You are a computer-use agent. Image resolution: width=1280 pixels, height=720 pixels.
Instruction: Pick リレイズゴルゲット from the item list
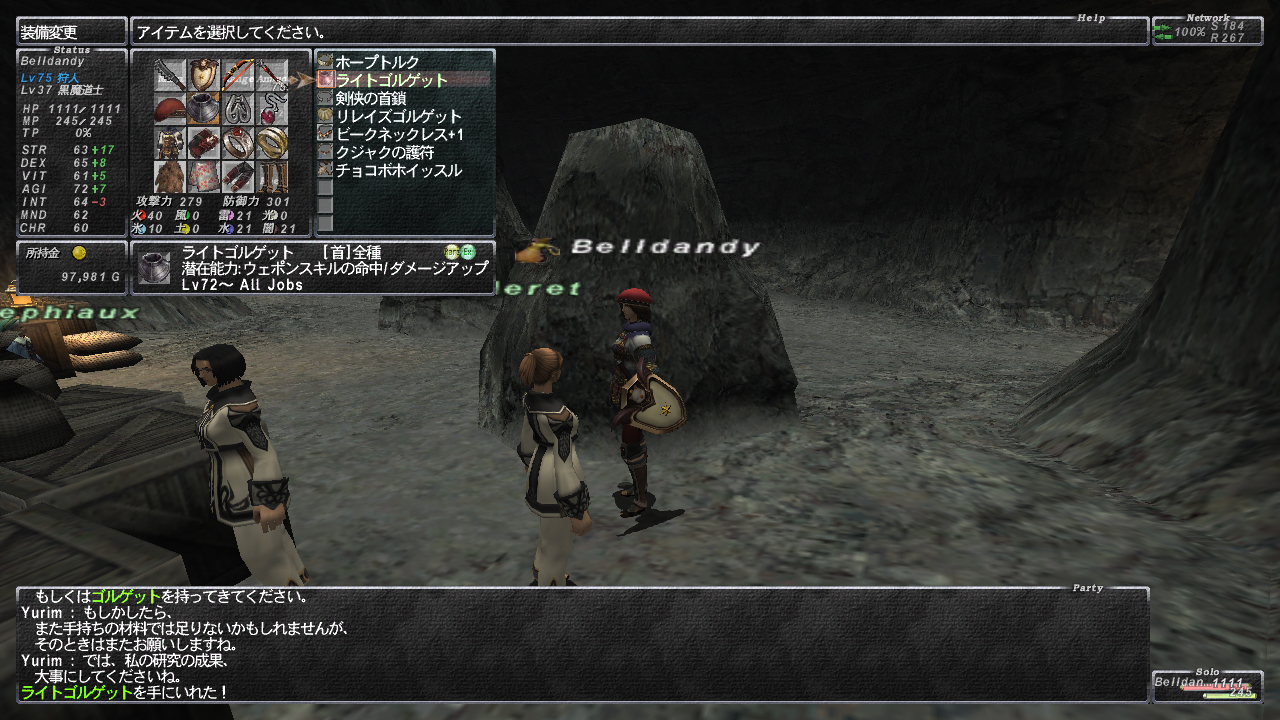pyautogui.click(x=398, y=116)
